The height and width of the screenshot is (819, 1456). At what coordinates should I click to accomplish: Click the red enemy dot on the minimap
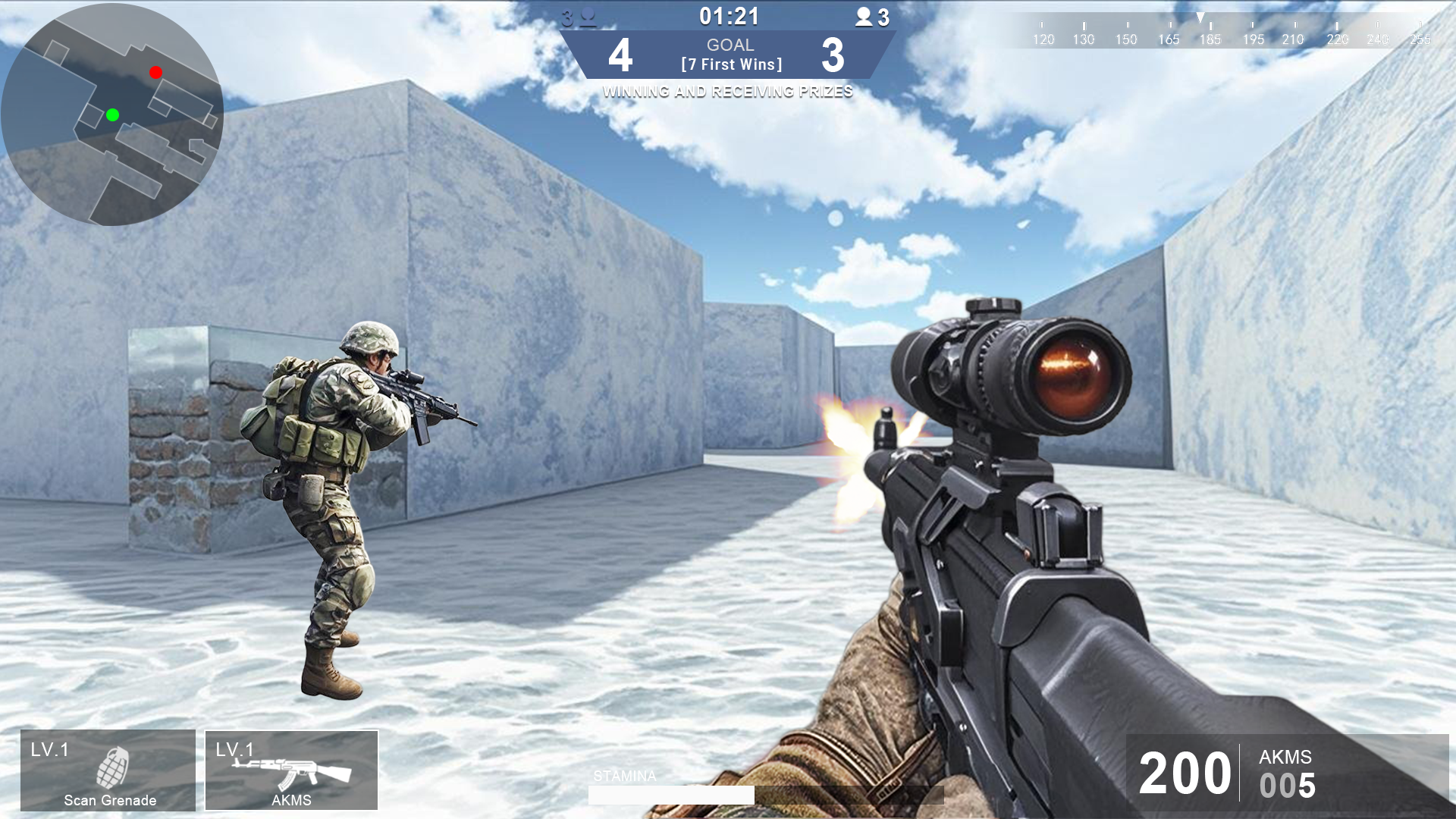click(155, 72)
